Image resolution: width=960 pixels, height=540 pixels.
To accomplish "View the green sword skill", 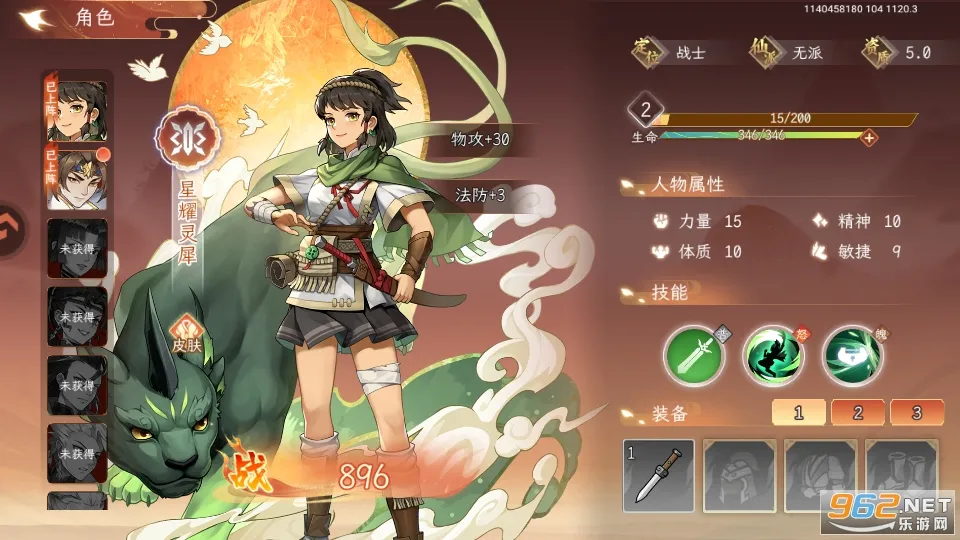I will 694,355.
